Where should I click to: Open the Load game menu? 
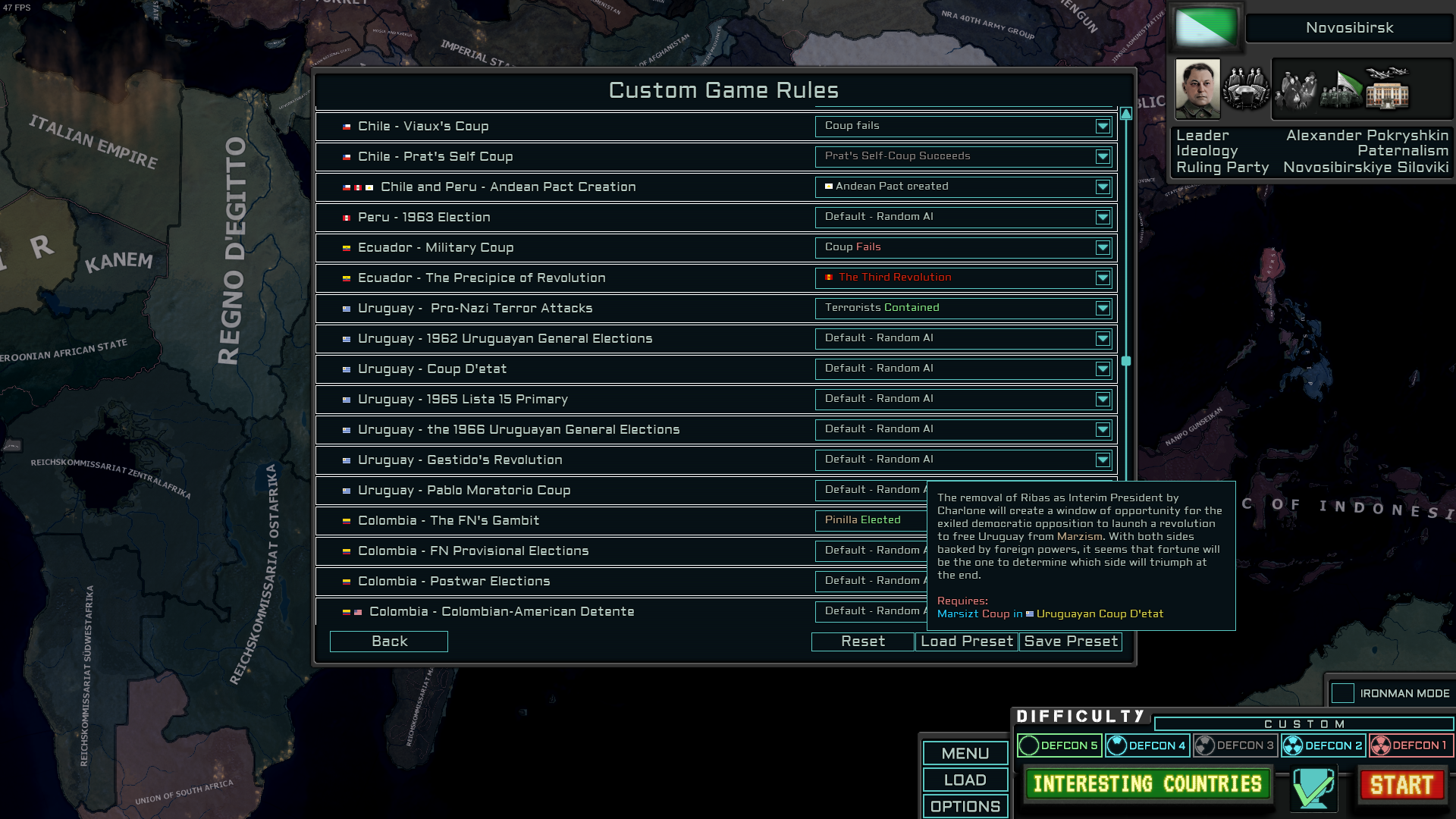point(965,780)
